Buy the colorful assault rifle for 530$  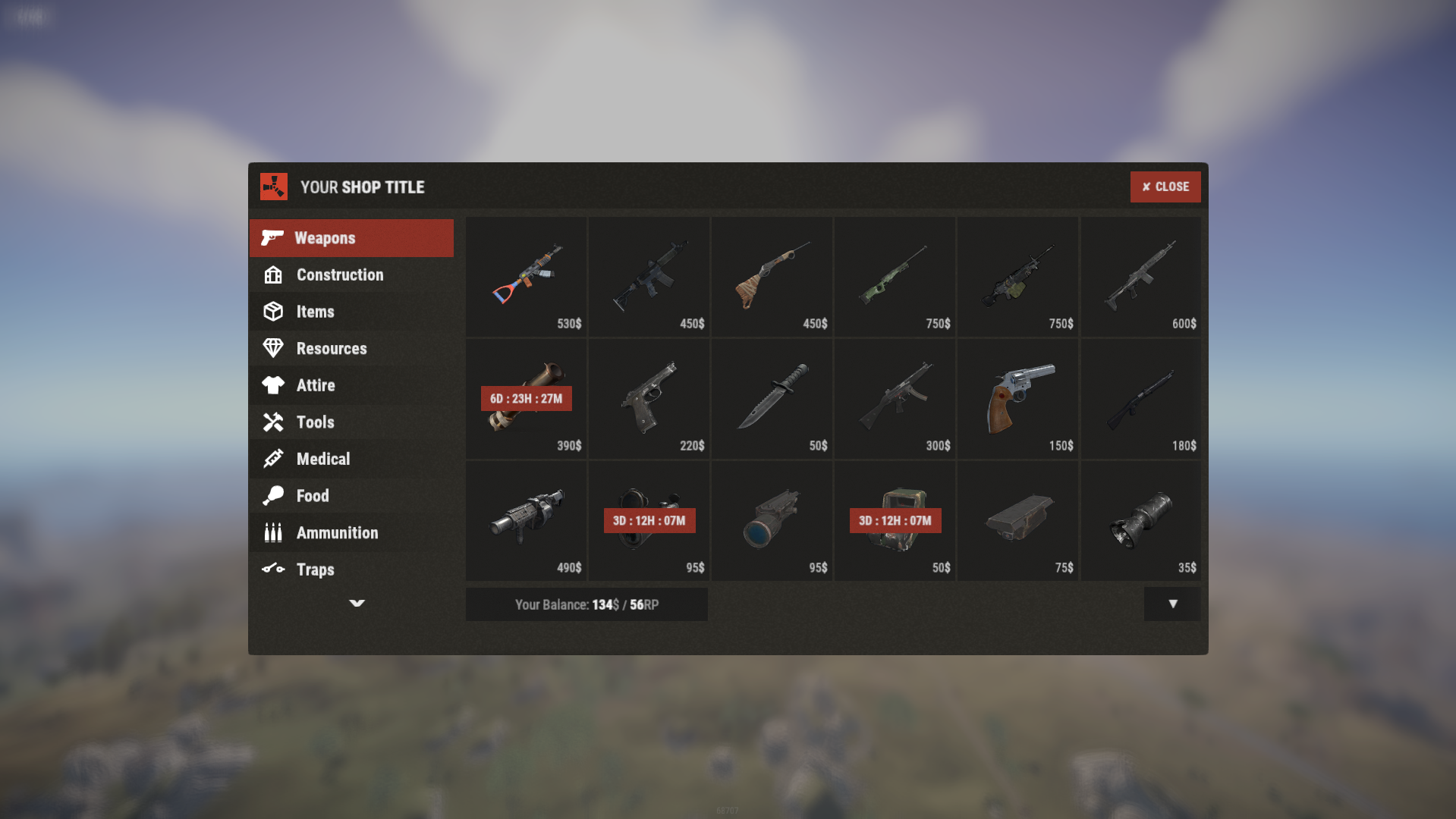[527, 277]
